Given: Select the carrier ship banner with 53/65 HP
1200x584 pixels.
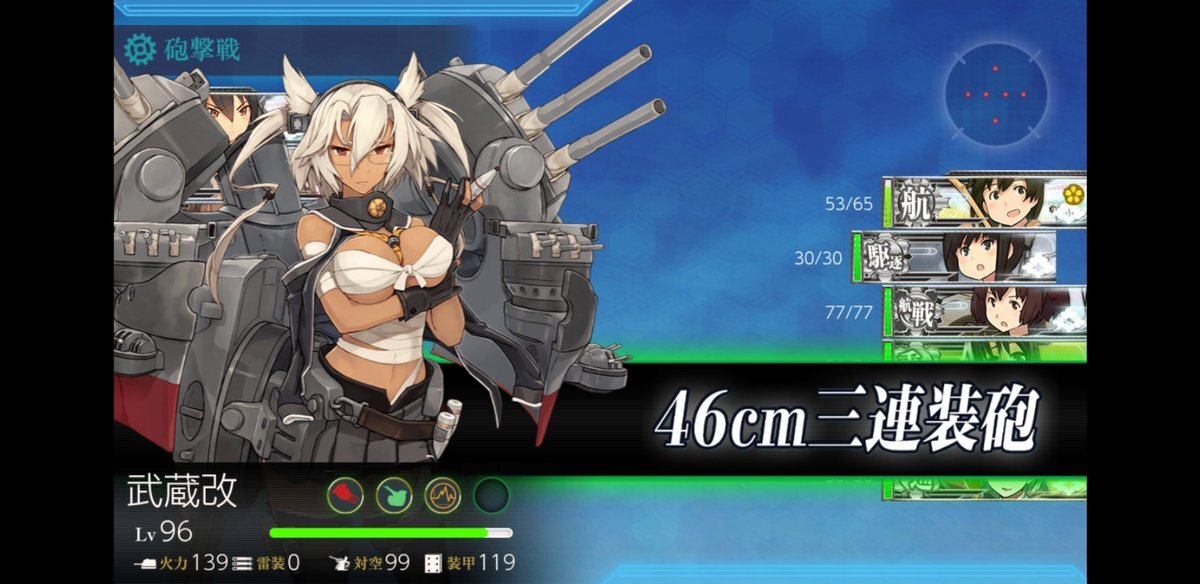Looking at the screenshot, I should pos(984,203).
